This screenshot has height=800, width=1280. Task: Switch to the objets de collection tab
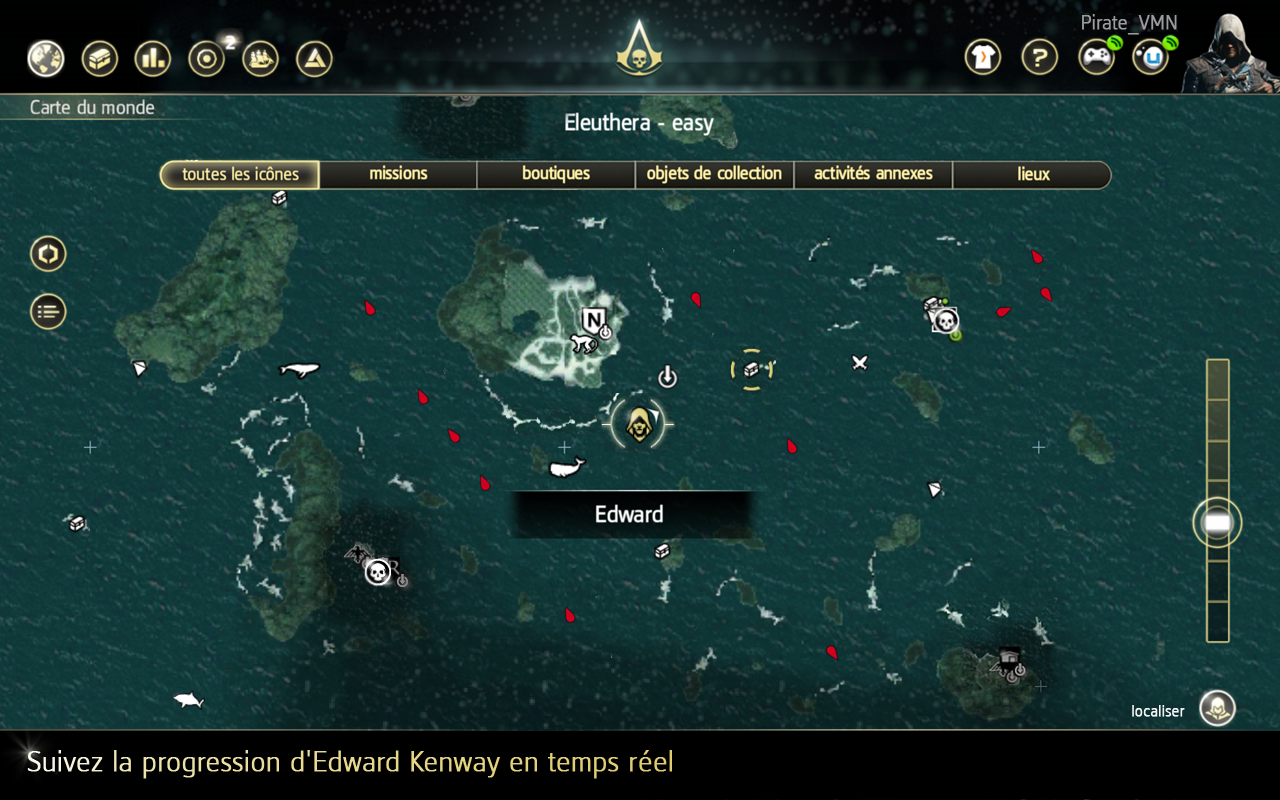point(714,174)
